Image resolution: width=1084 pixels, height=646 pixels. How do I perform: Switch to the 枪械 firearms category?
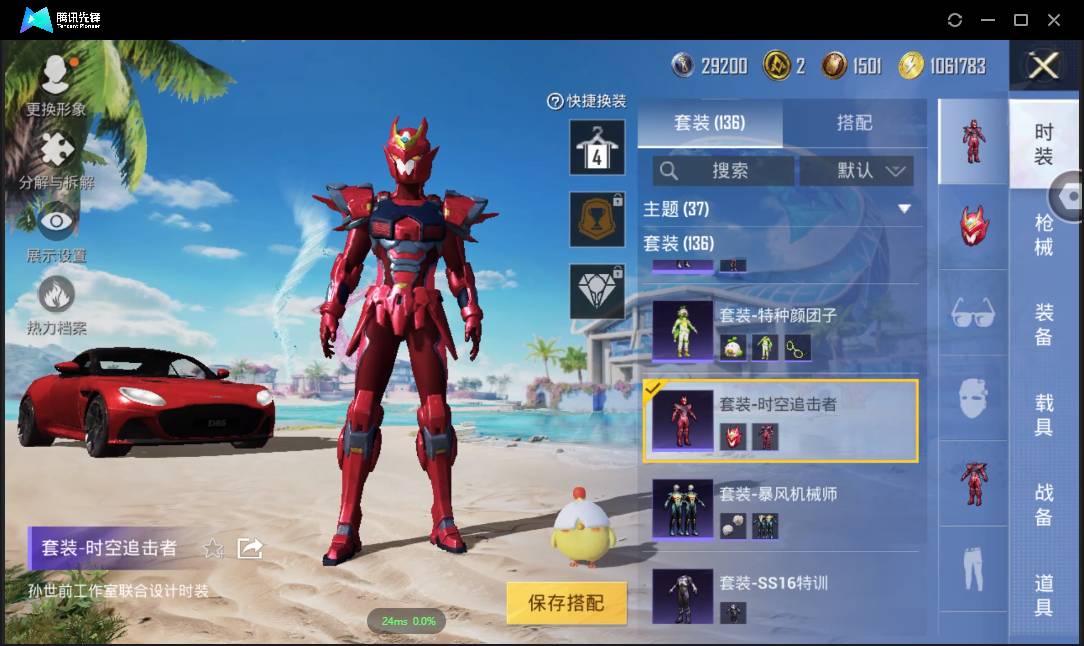click(1043, 234)
